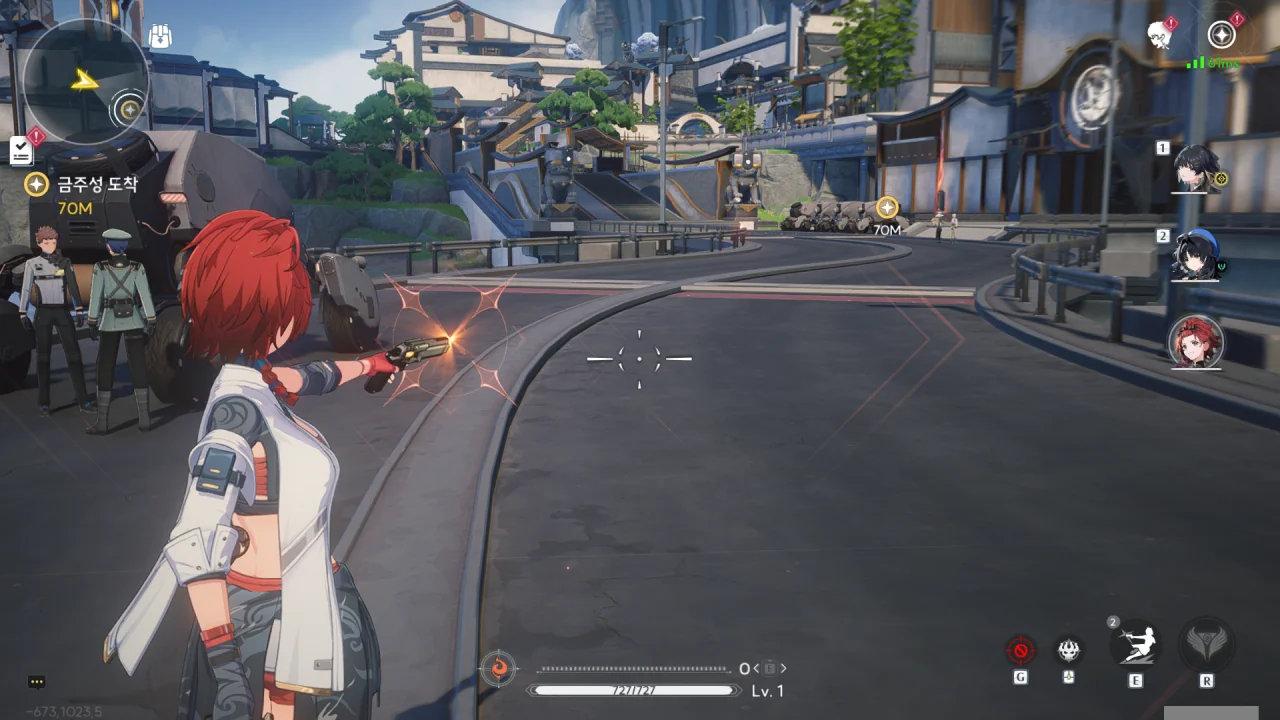1280x720 pixels.
Task: Activate the flaming skull ability
Action: (x=1069, y=651)
